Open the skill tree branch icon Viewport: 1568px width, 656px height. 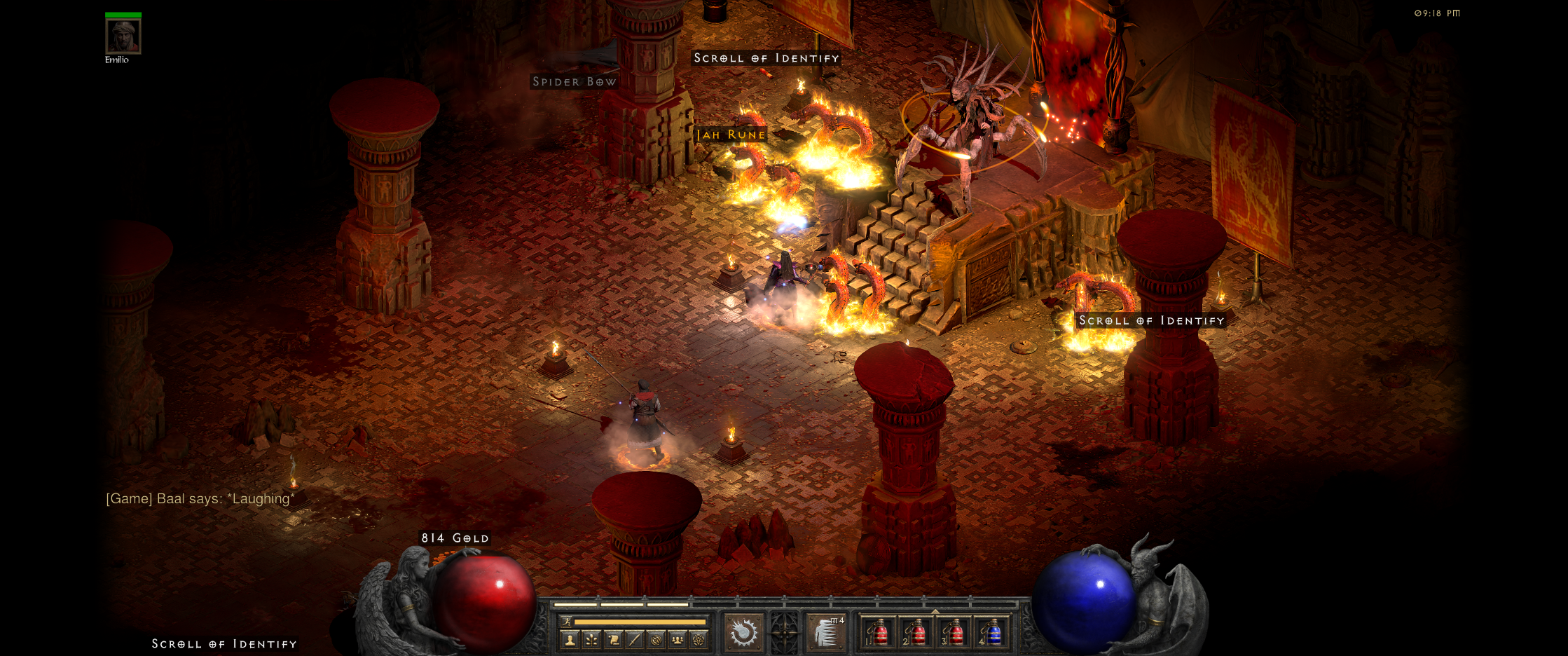coord(592,639)
